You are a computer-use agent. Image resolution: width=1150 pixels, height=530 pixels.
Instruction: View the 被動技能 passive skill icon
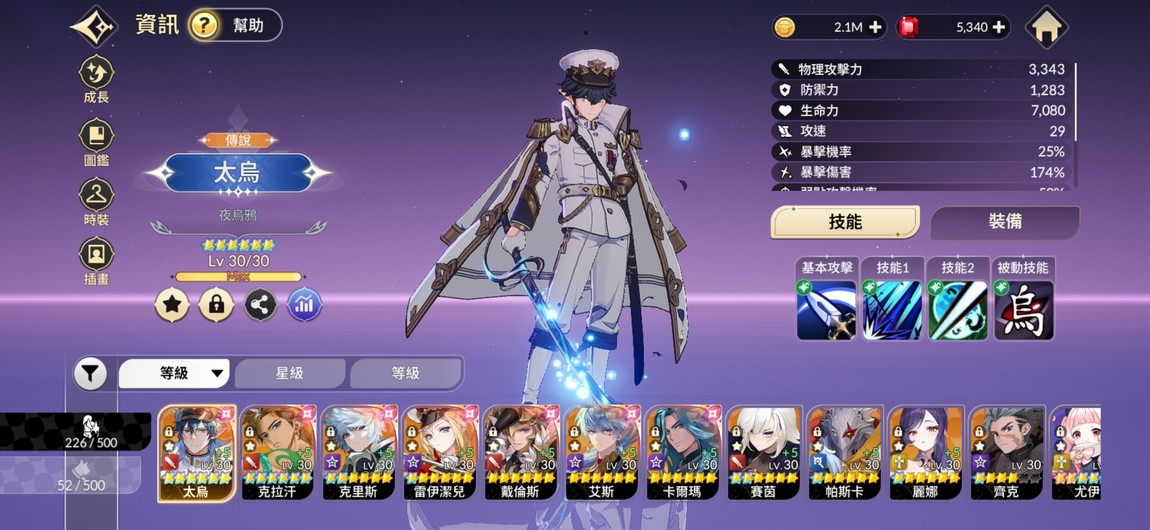(x=1023, y=310)
